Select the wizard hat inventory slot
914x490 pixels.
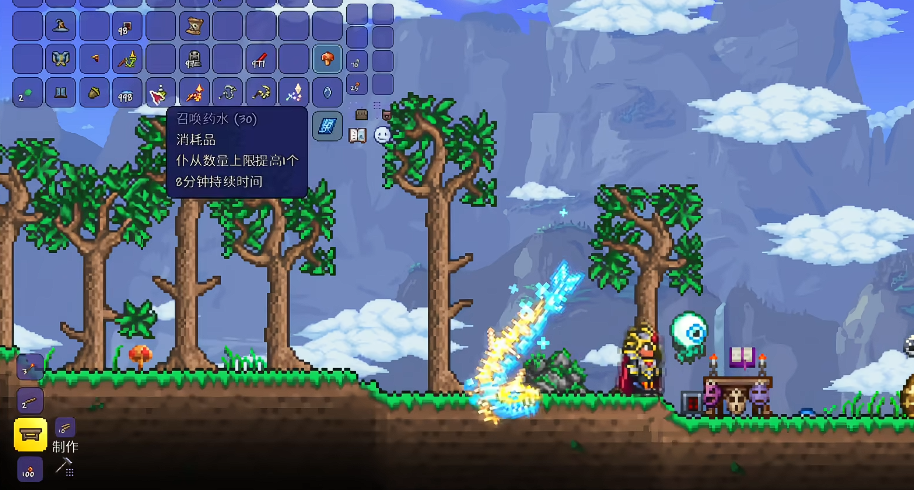click(x=61, y=26)
